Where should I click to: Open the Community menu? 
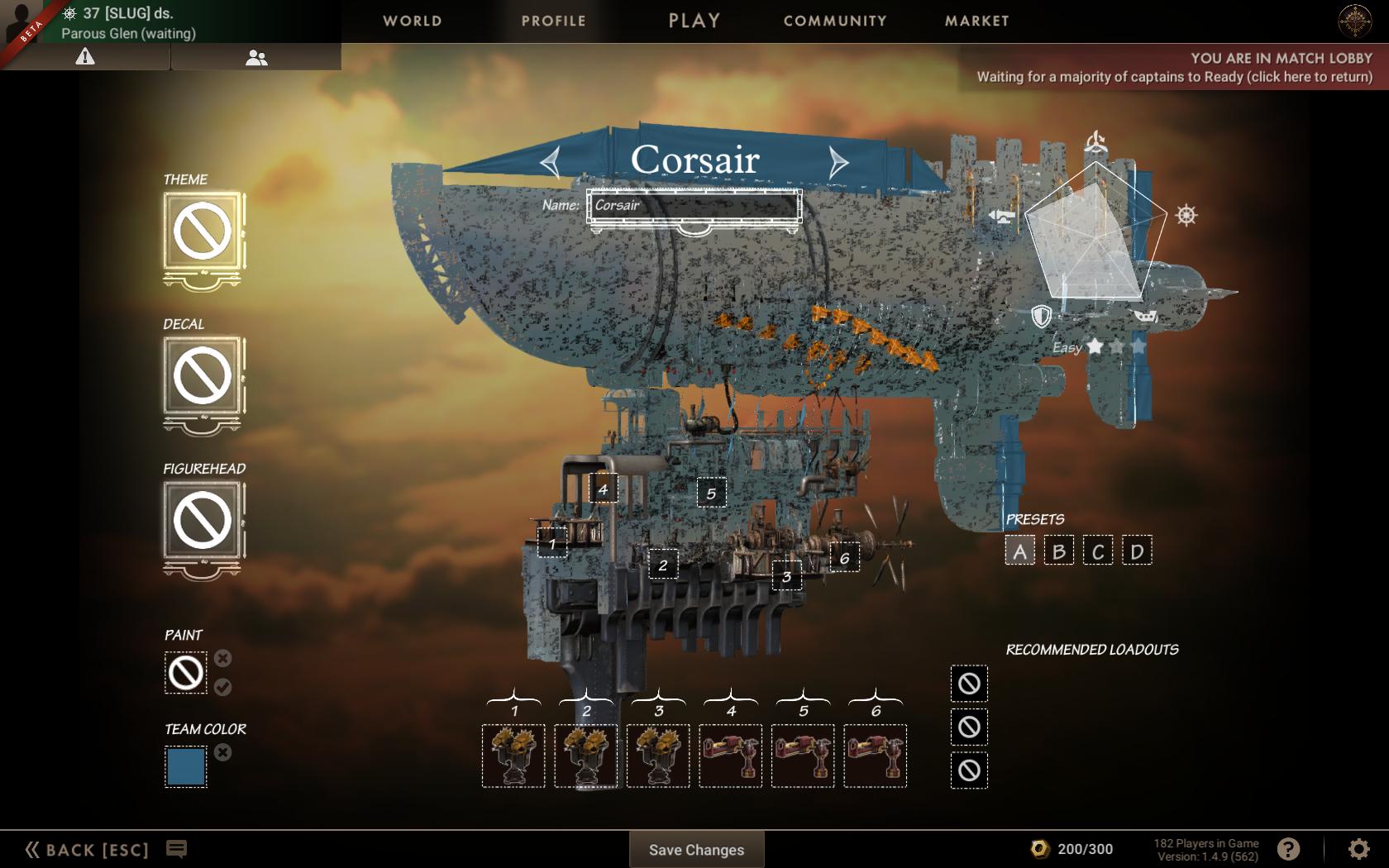[835, 21]
